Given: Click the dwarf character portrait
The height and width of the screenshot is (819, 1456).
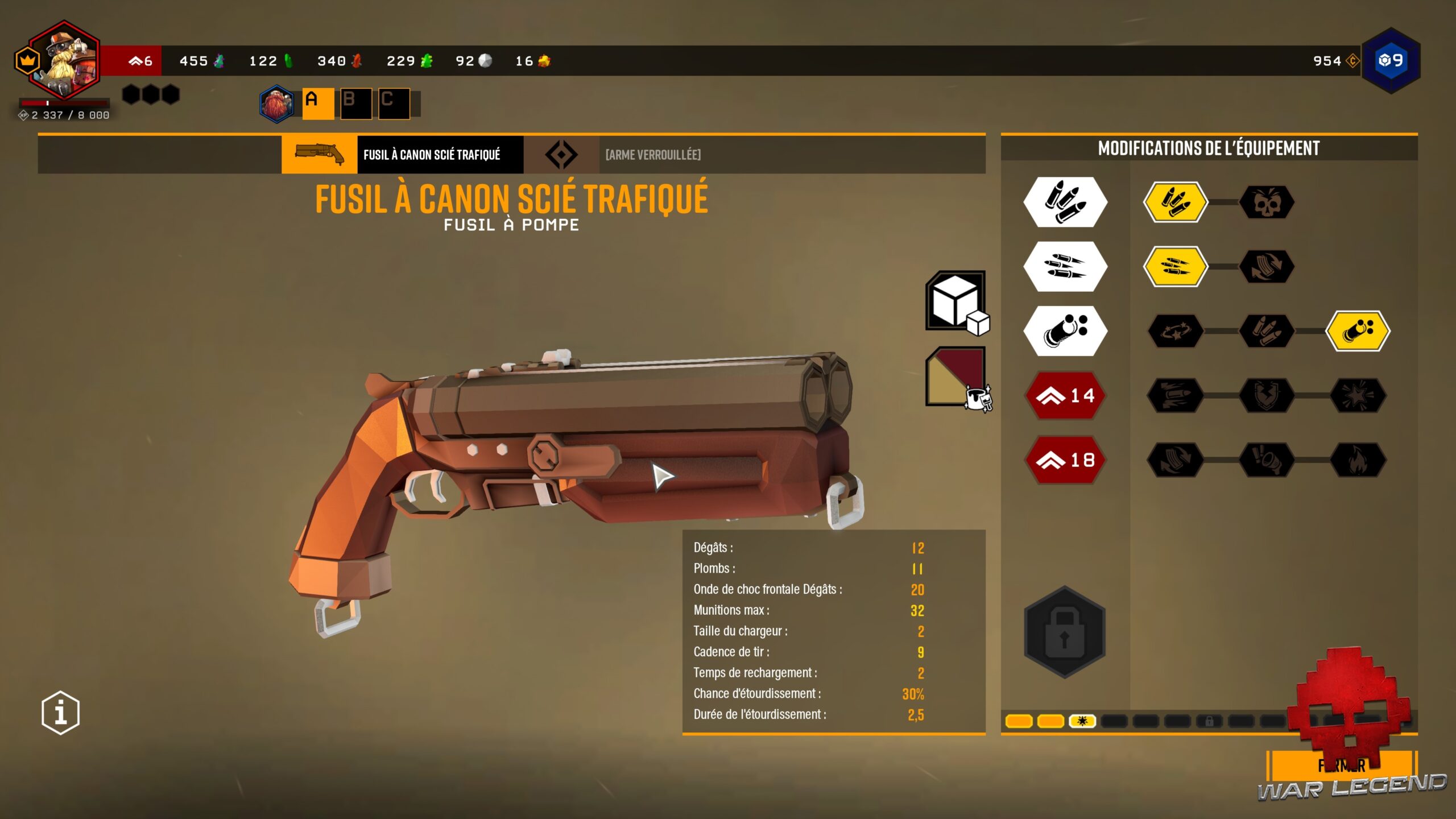Looking at the screenshot, I should click(x=64, y=60).
